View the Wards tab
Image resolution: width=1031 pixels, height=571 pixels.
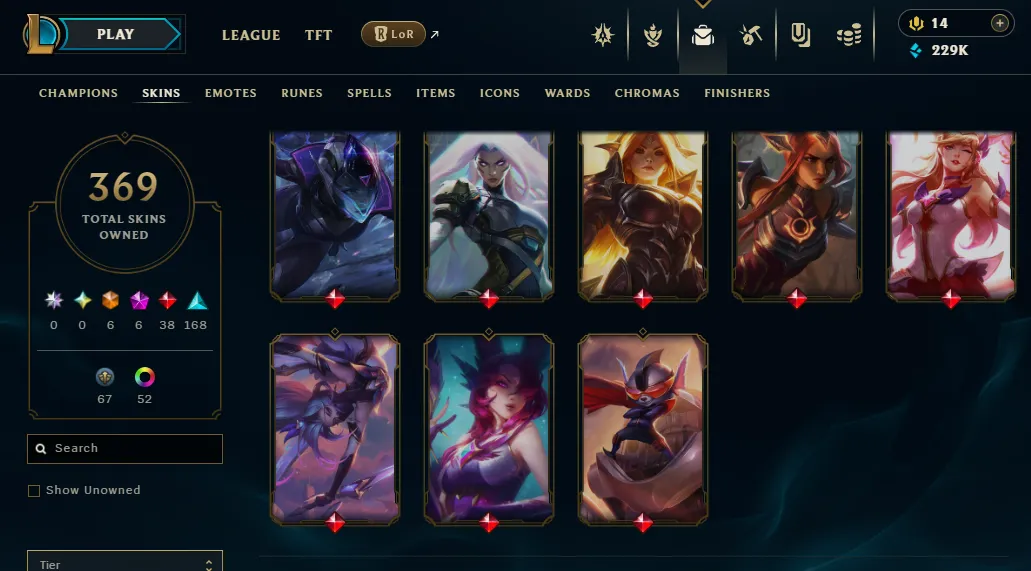[567, 93]
